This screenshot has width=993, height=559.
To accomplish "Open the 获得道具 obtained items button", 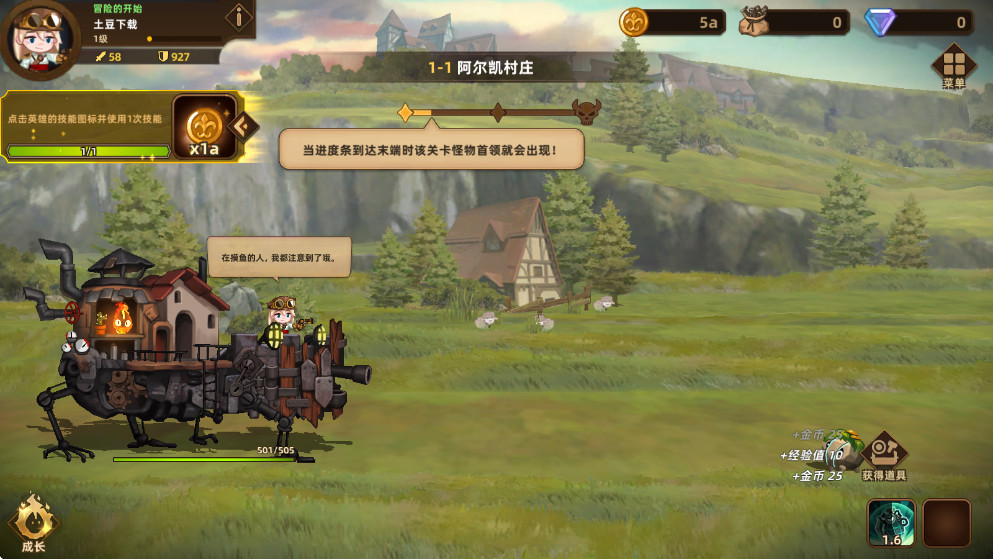I will pos(883,456).
